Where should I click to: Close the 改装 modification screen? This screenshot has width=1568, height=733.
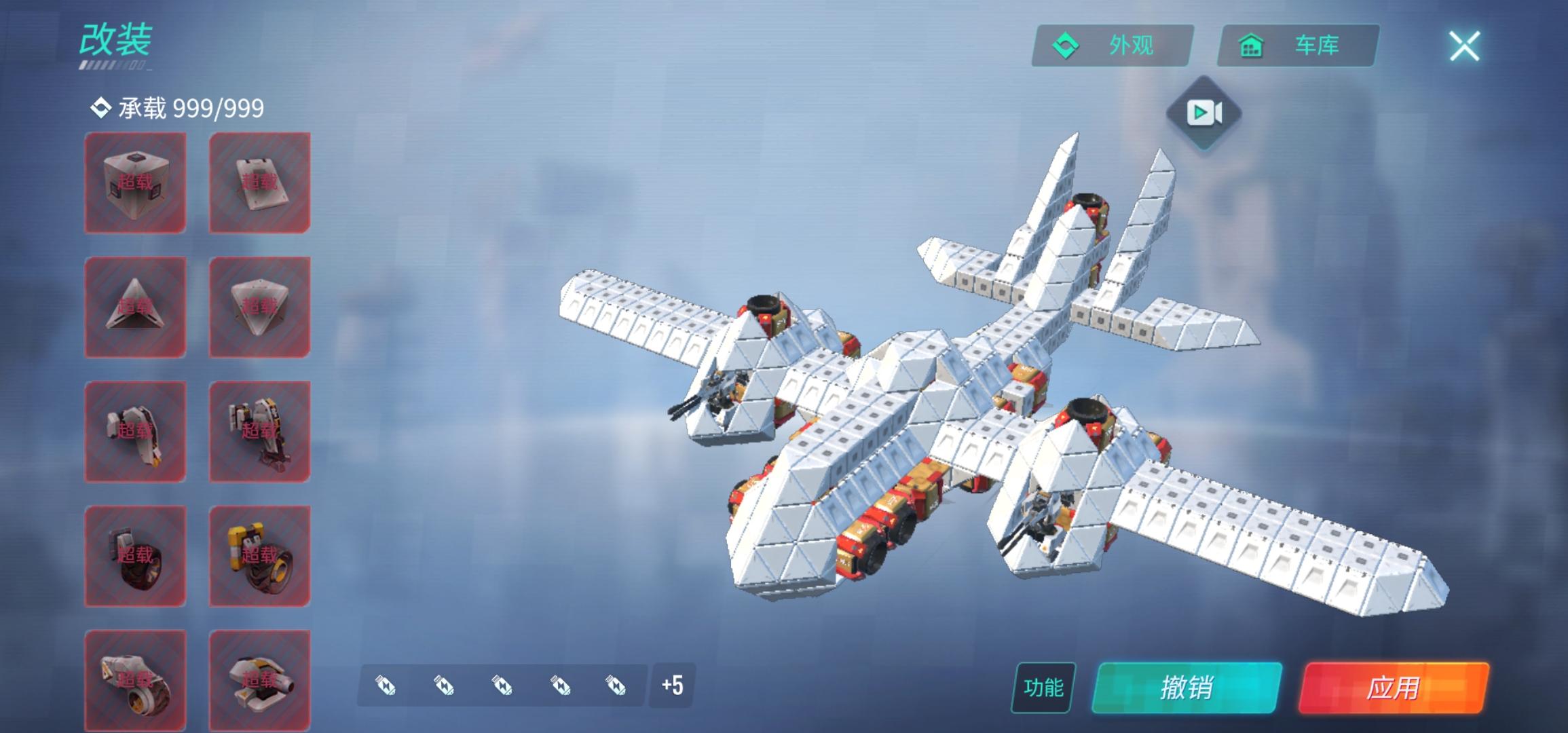pyautogui.click(x=1464, y=46)
